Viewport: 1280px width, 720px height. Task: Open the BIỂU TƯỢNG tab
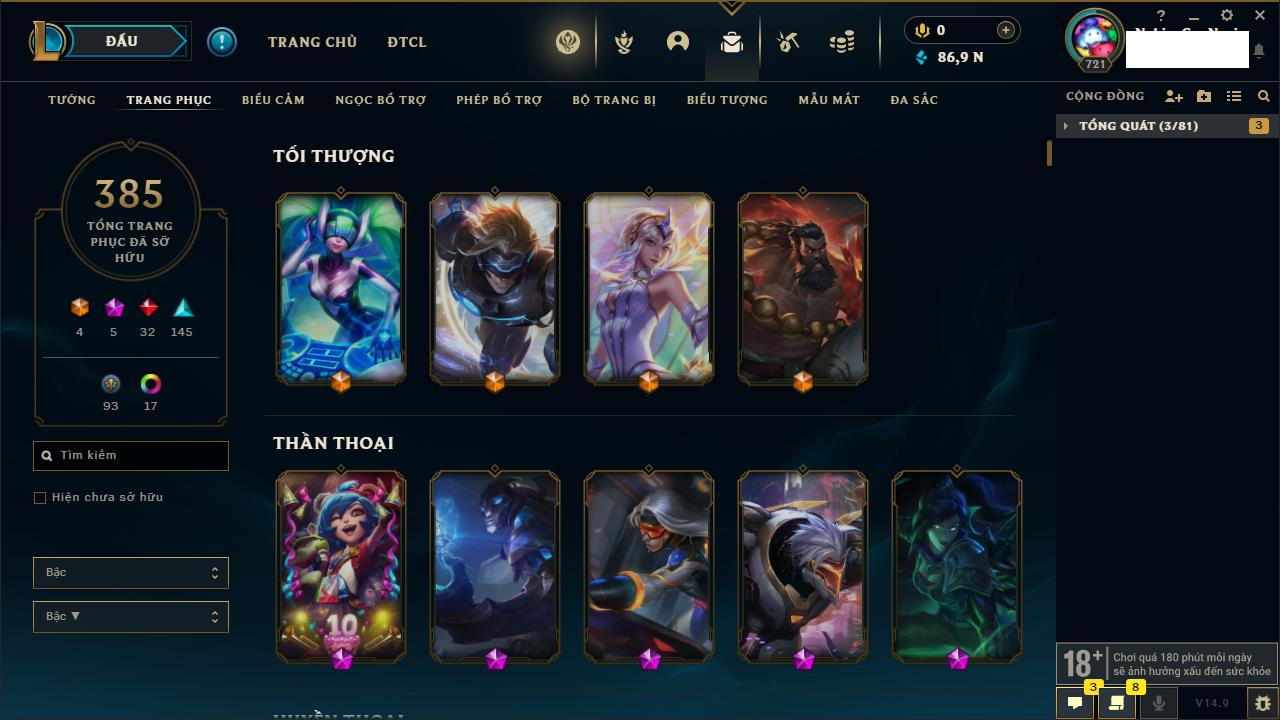[727, 100]
